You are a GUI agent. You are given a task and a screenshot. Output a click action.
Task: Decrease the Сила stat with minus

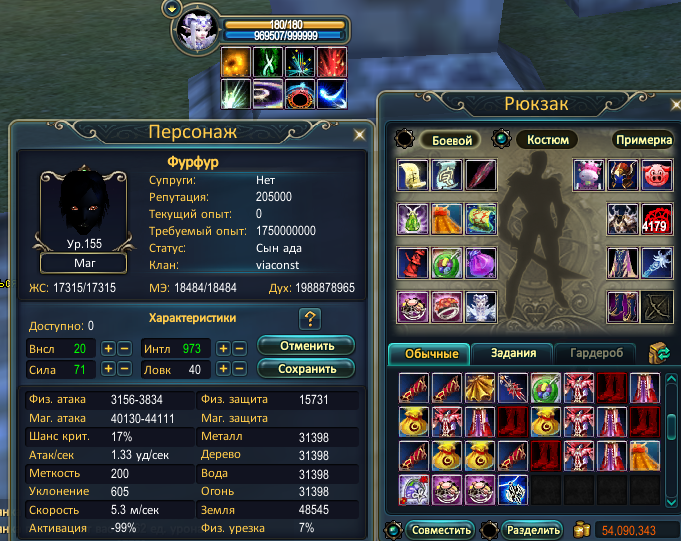point(124,370)
